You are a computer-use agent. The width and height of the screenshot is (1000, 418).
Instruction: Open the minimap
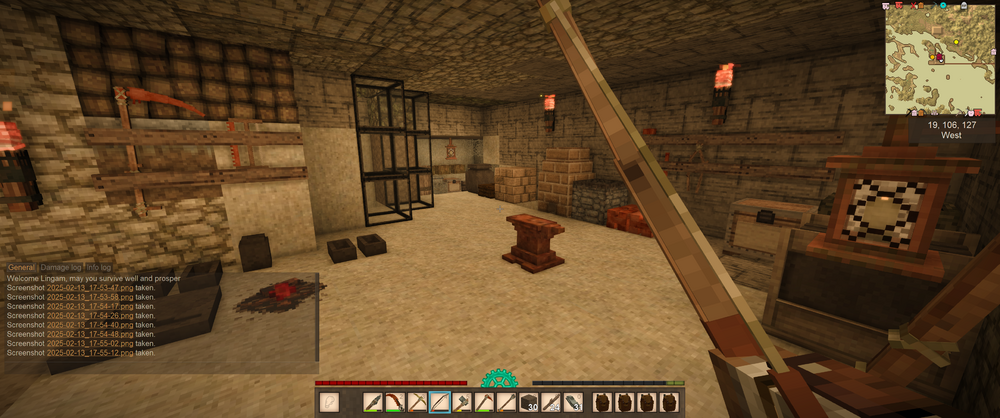click(x=939, y=58)
